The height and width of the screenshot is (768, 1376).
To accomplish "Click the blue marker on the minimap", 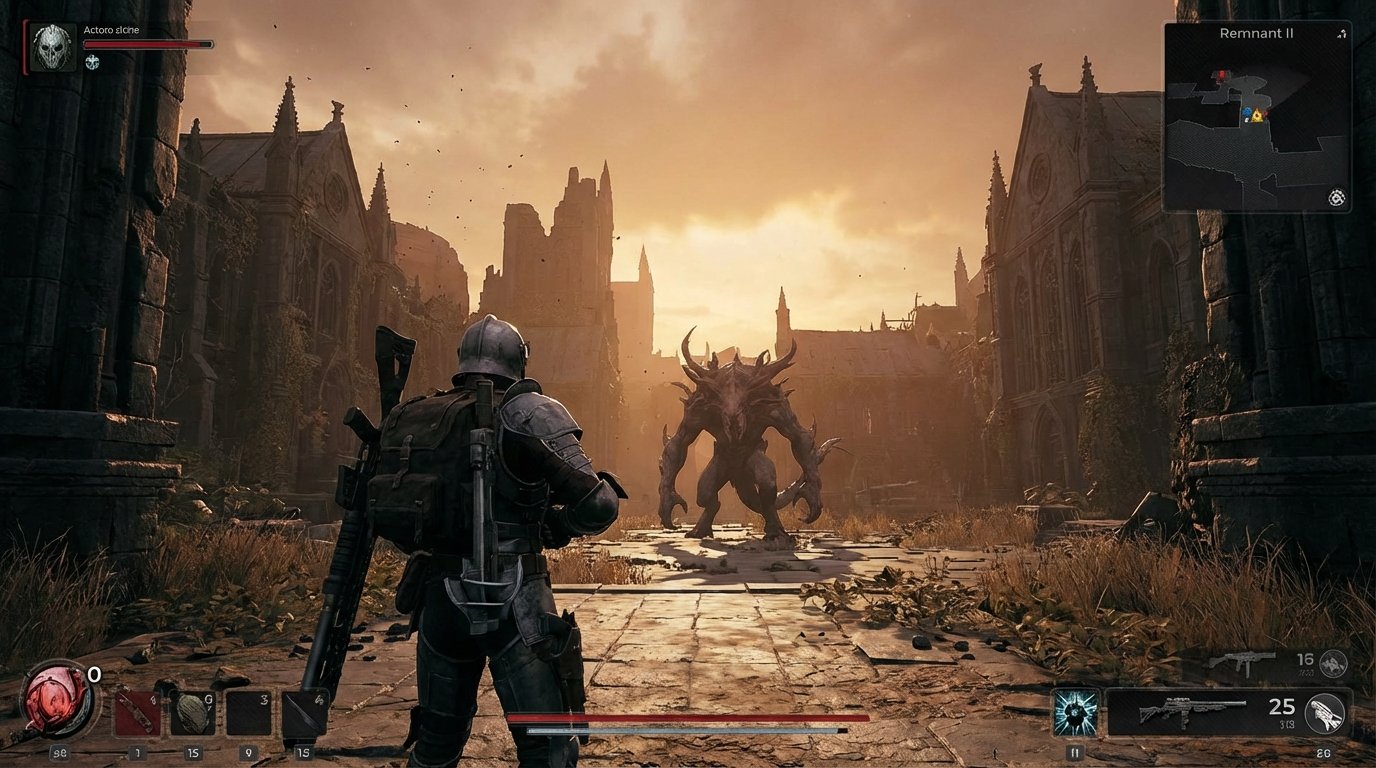I will click(x=1248, y=112).
